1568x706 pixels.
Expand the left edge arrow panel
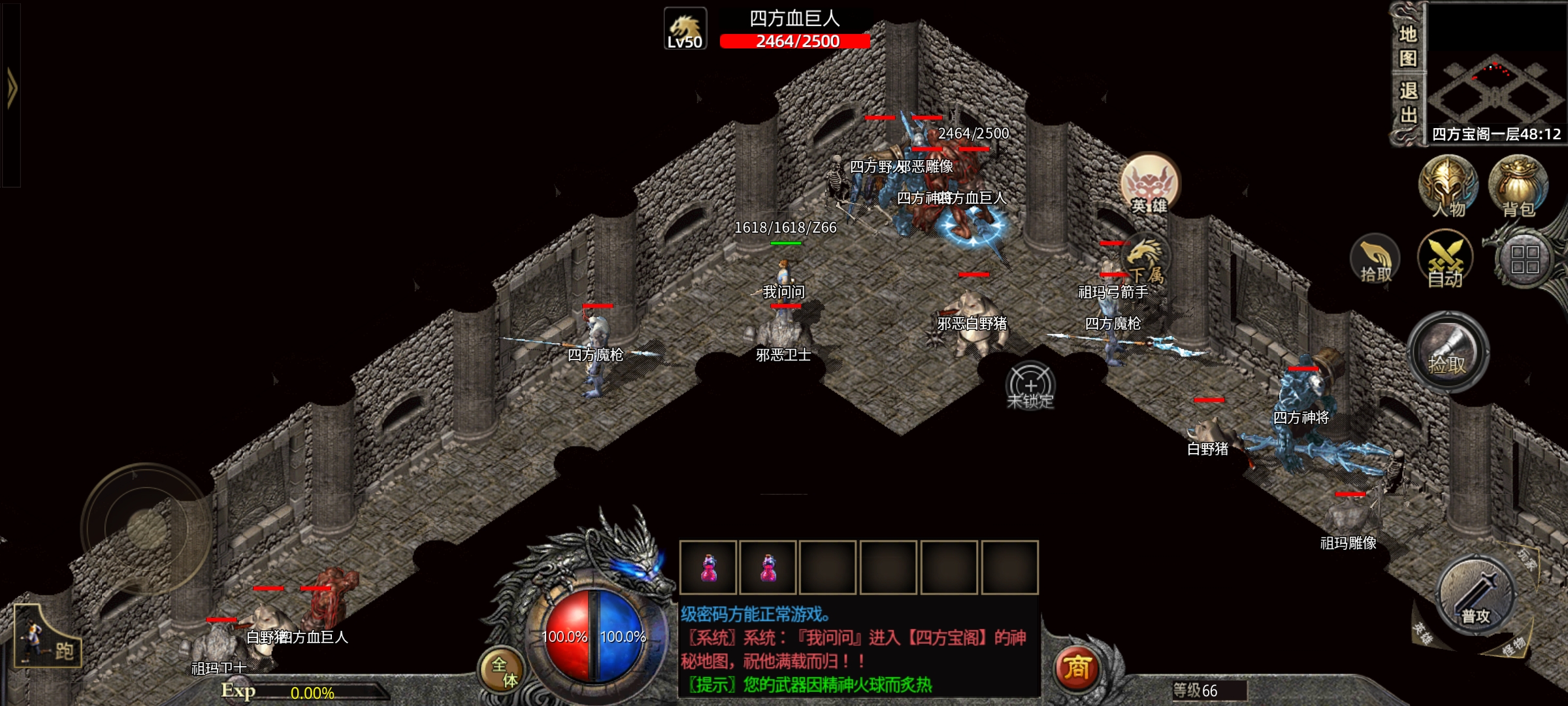[11, 88]
